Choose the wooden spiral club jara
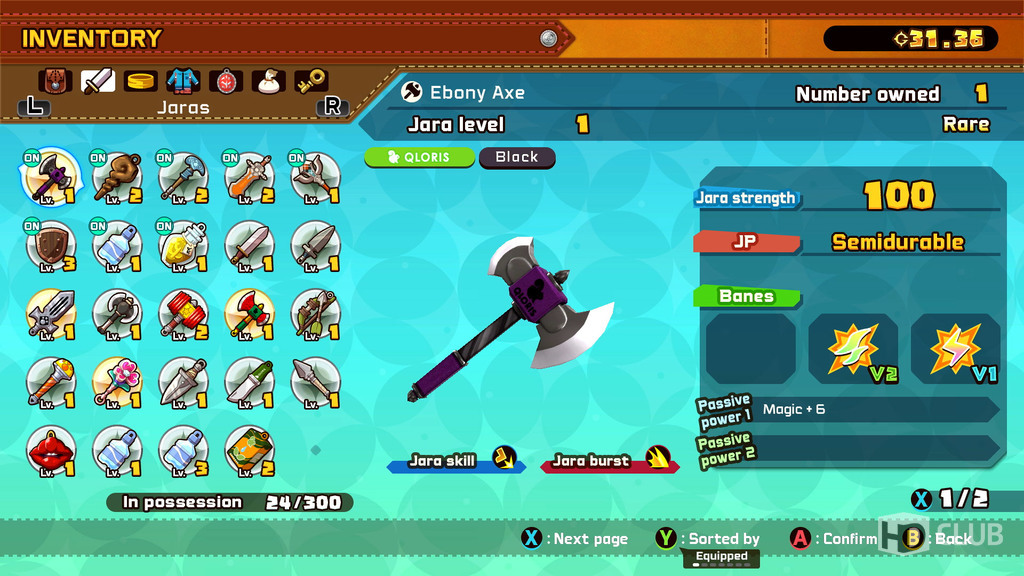1024x576 pixels. coord(117,178)
